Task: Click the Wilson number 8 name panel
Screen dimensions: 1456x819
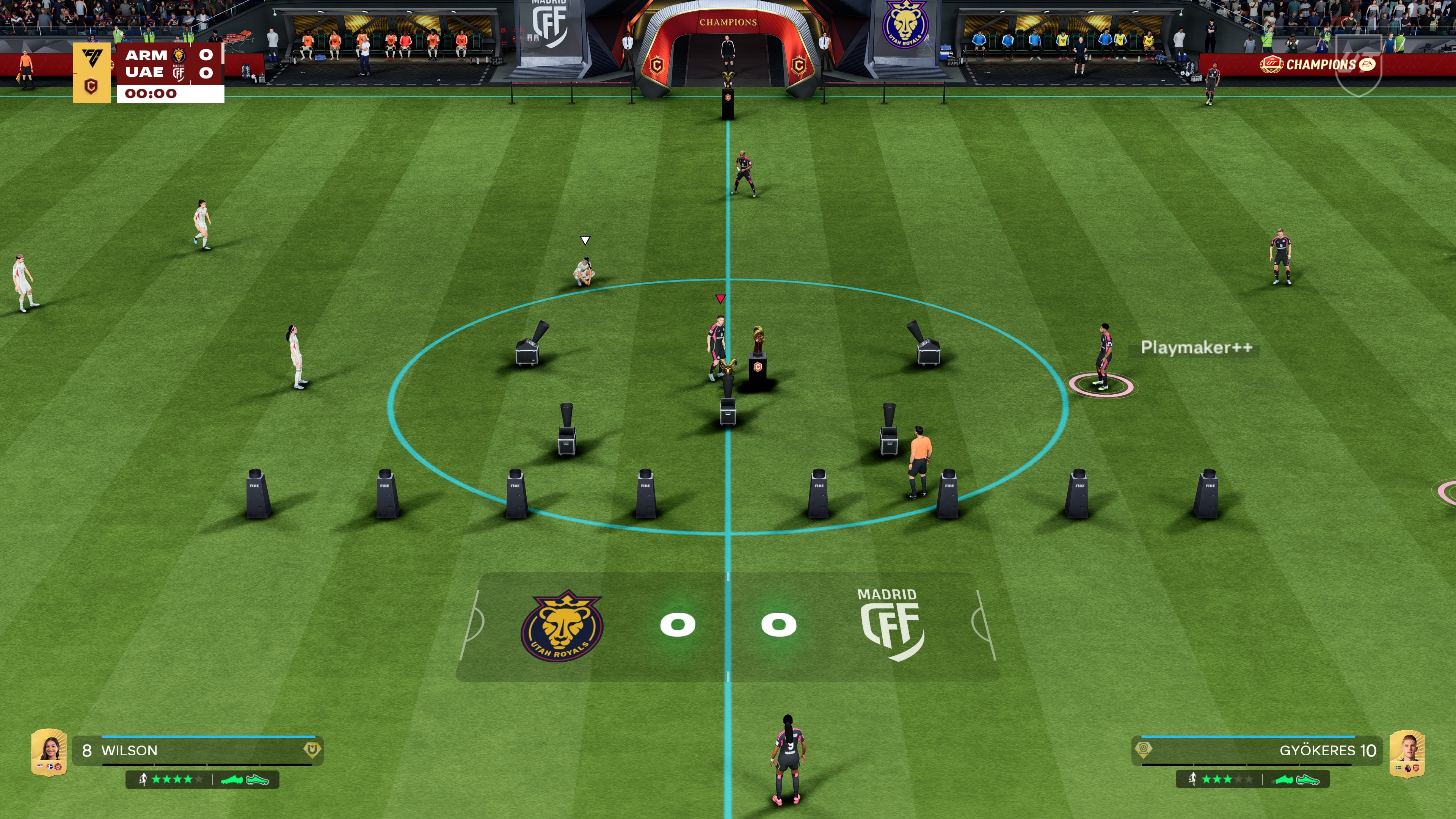Action: (x=197, y=751)
